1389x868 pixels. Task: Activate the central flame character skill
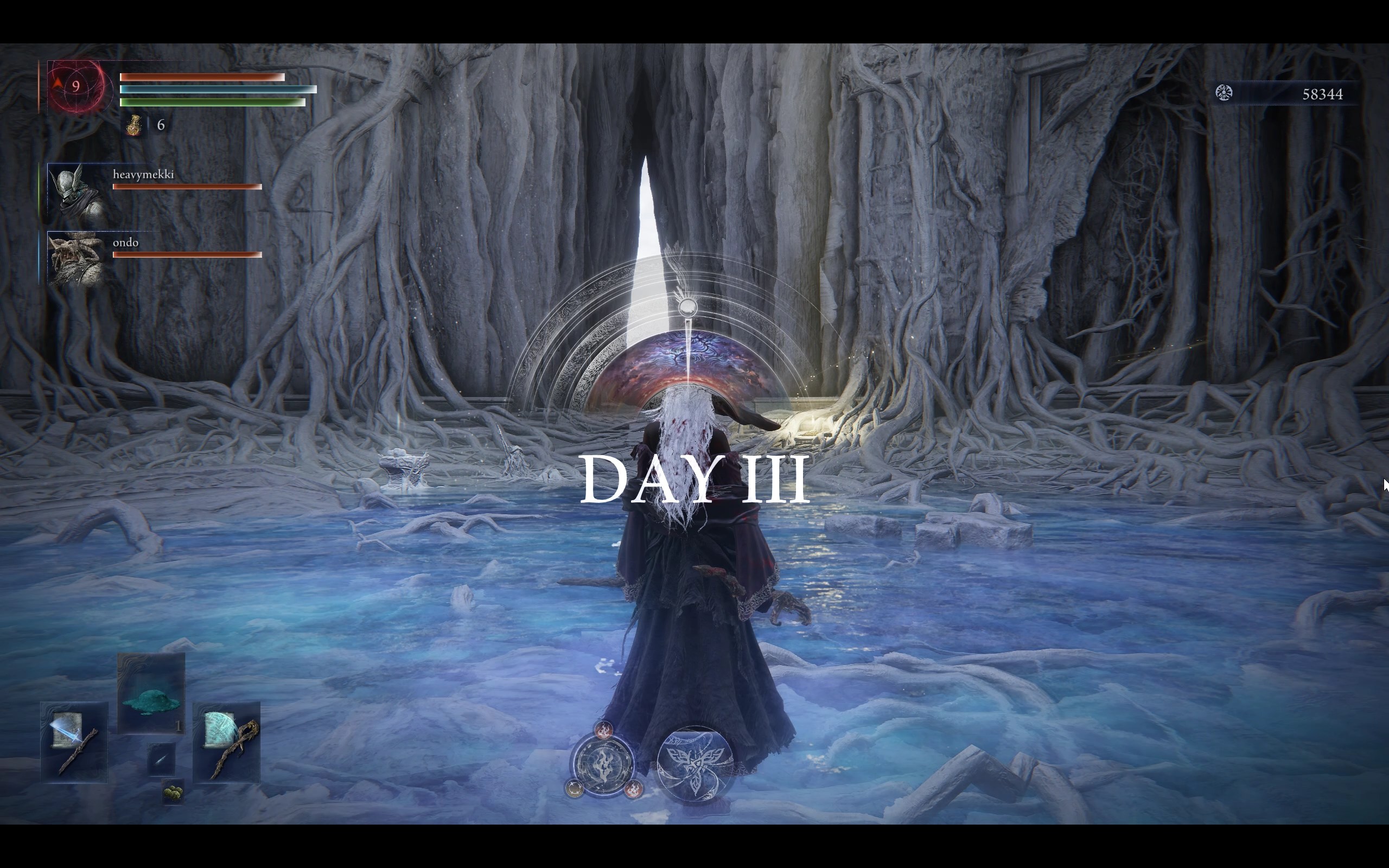[603, 764]
